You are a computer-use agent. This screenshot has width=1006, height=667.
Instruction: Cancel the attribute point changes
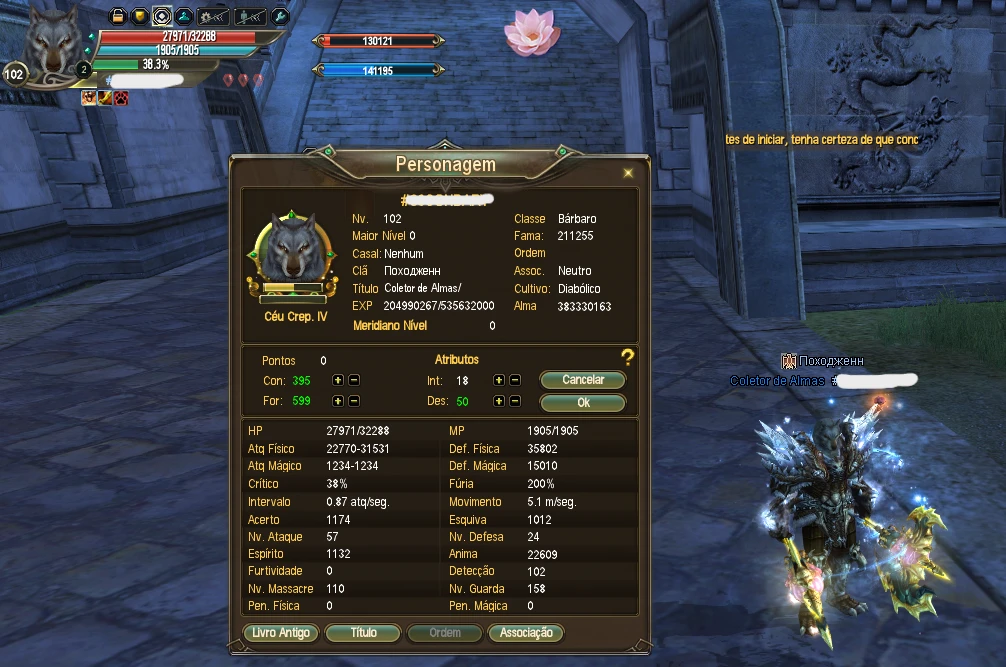tap(583, 380)
